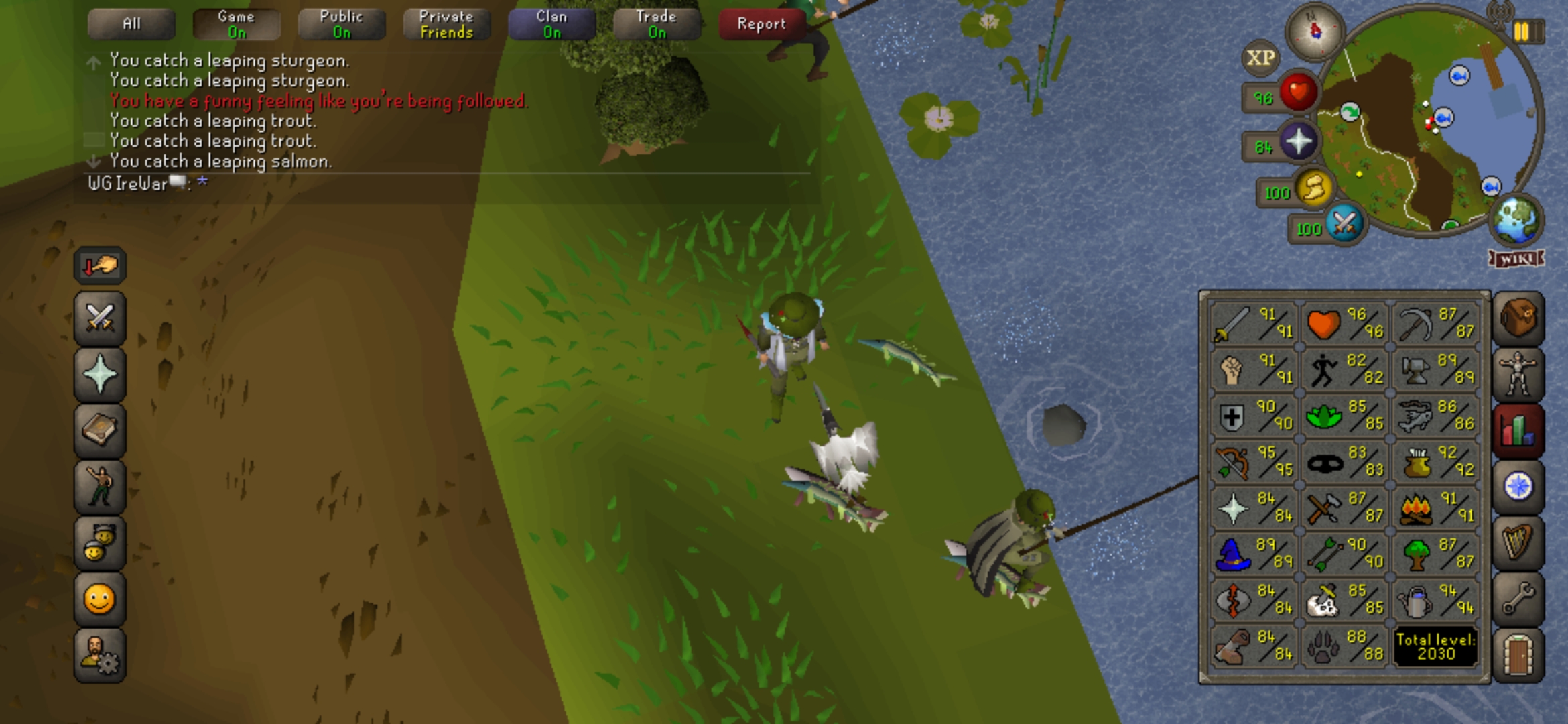
Task: Toggle the Trade chat filter
Action: pos(657,24)
